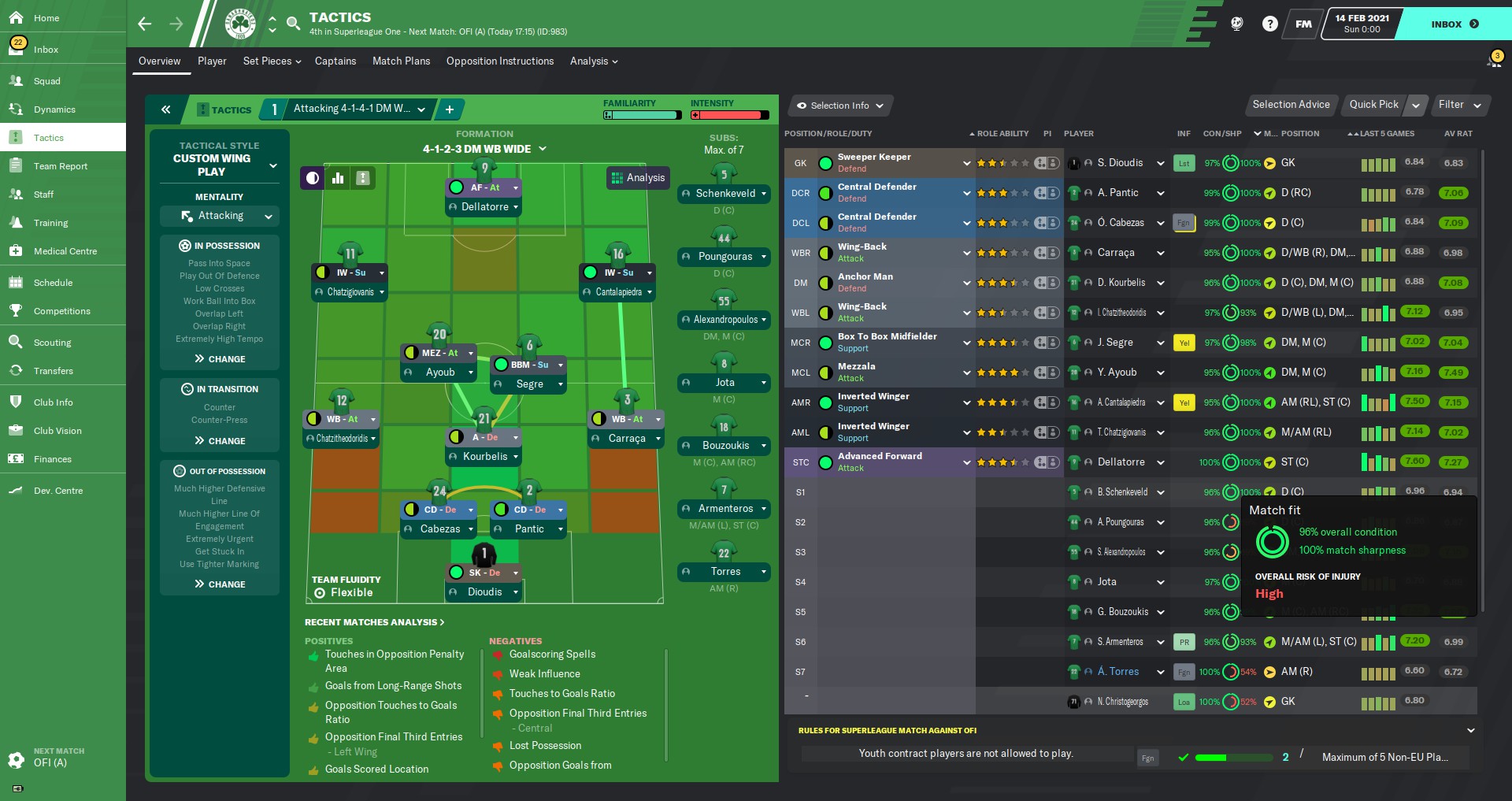Image resolution: width=1512 pixels, height=801 pixels.
Task: Open the Match Plans tab
Action: pos(401,61)
